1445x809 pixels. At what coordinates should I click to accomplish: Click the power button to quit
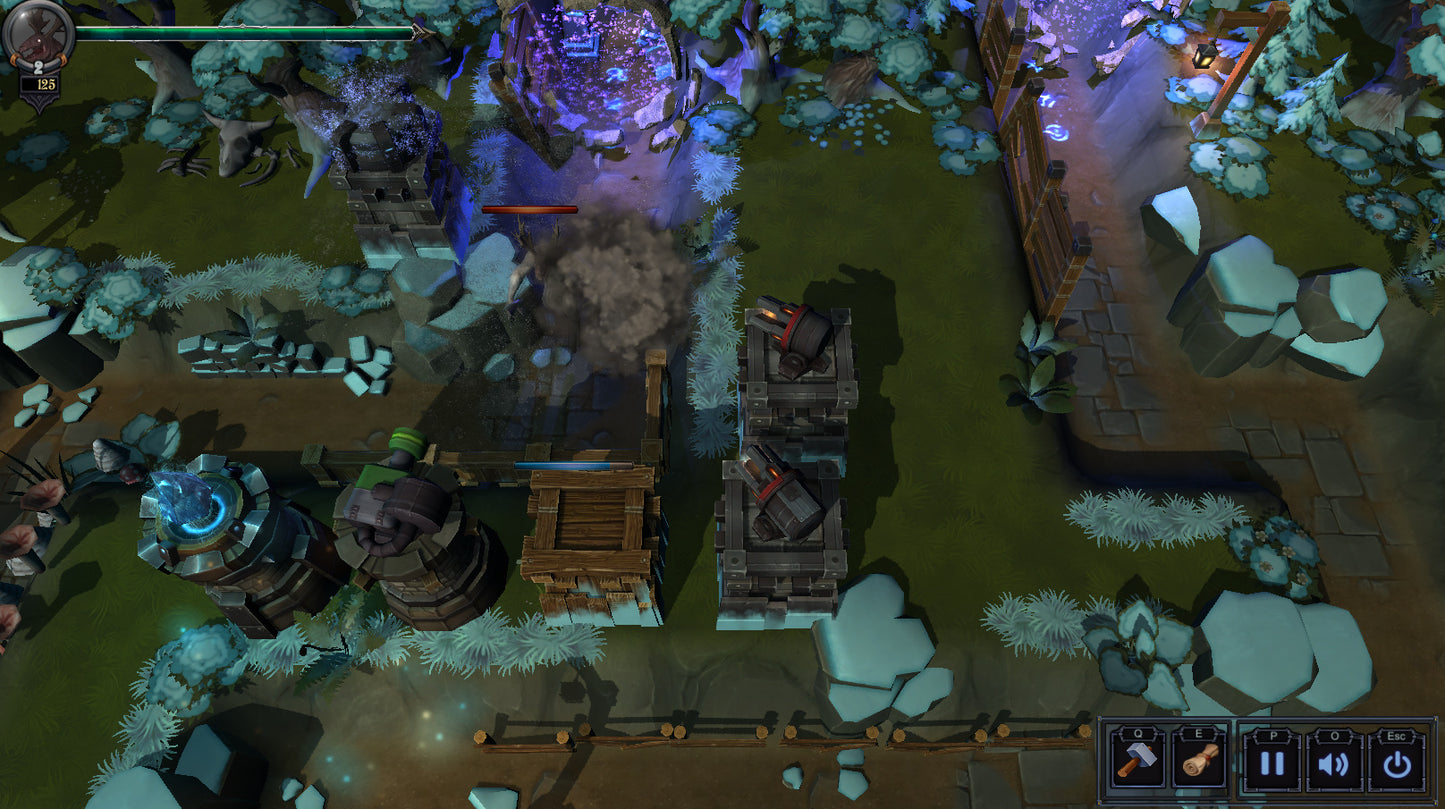1396,764
